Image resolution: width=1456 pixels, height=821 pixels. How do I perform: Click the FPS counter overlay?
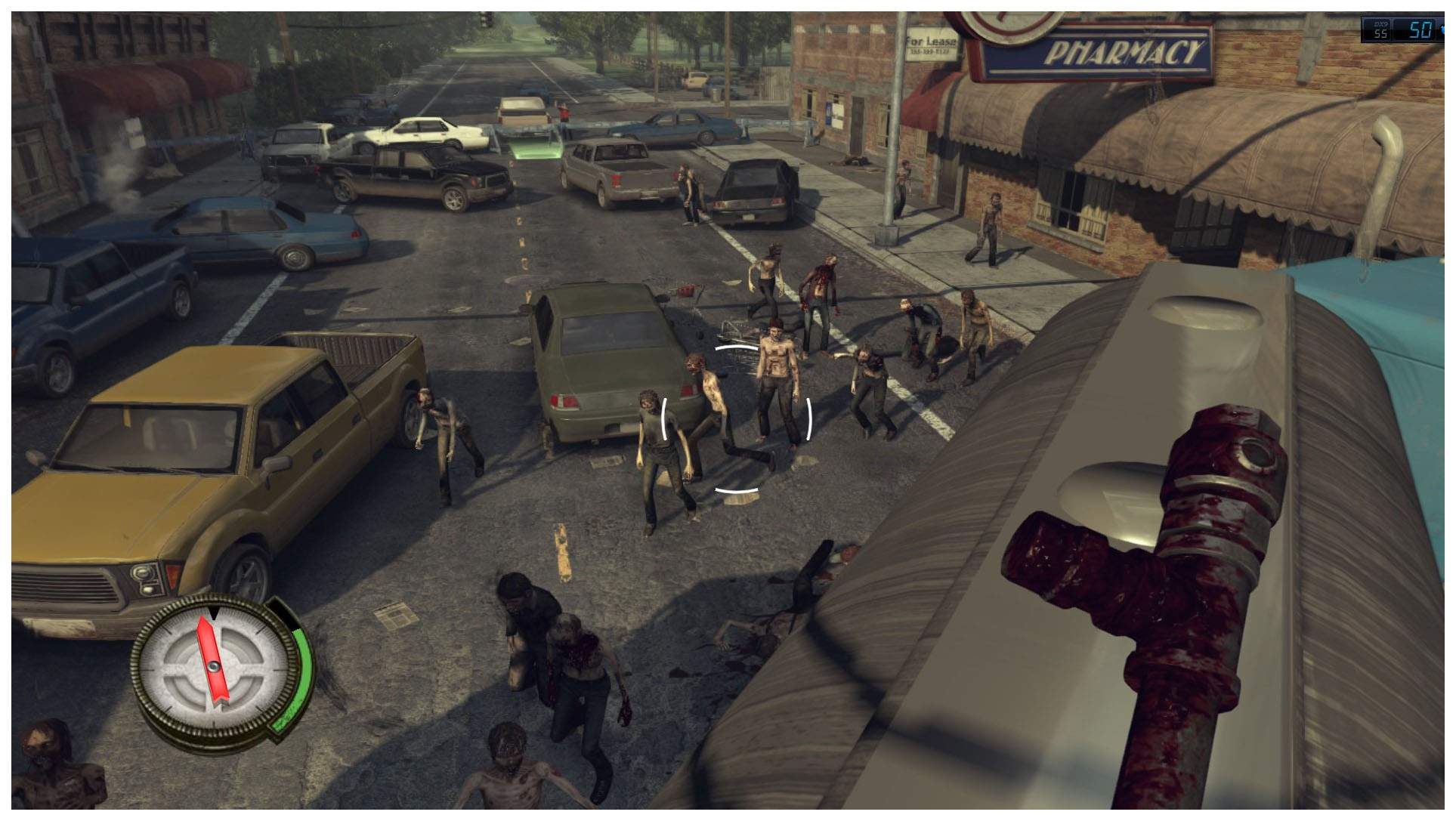(x=1405, y=30)
